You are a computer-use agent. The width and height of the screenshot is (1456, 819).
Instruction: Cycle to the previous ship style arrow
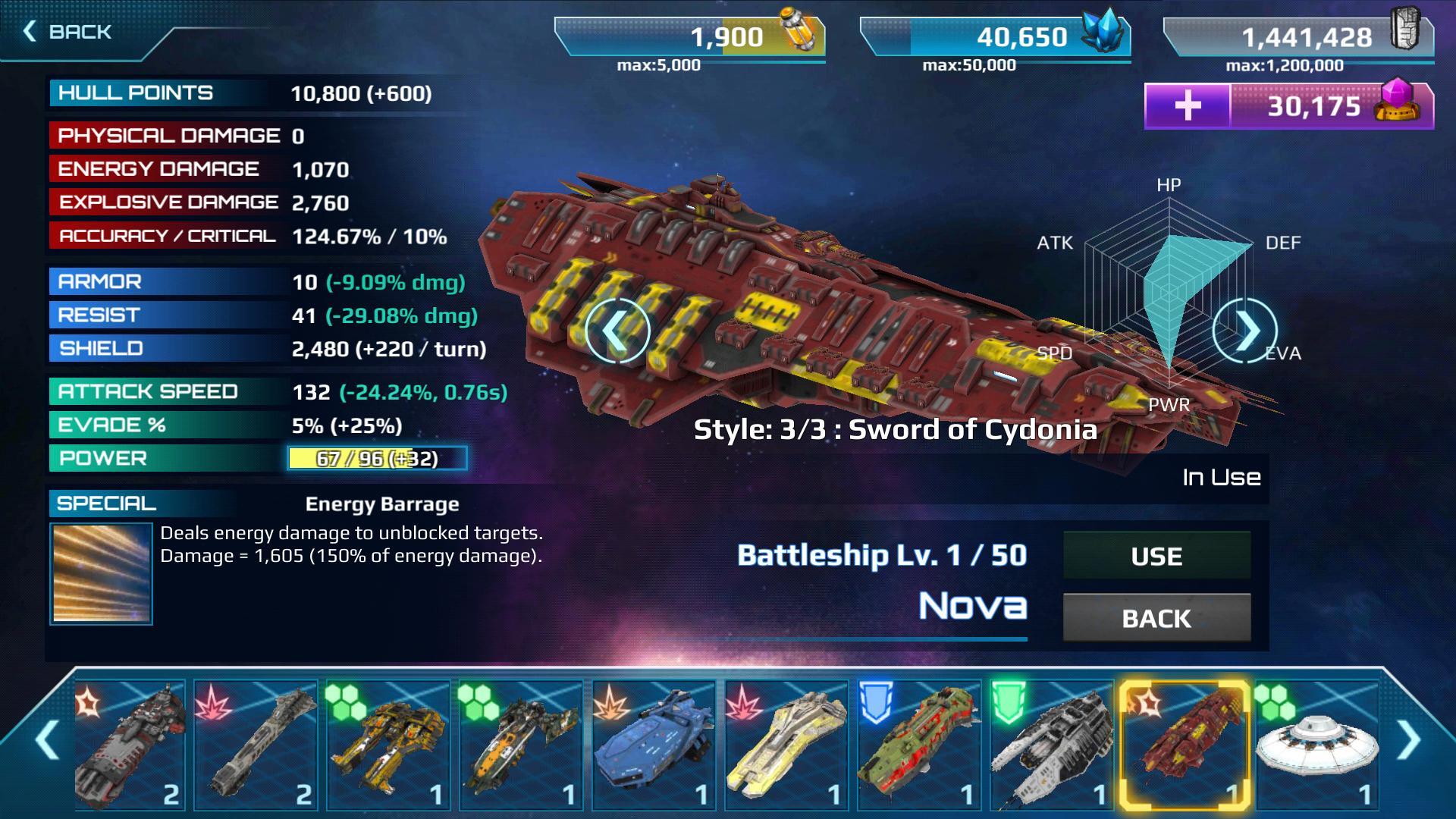(x=618, y=331)
